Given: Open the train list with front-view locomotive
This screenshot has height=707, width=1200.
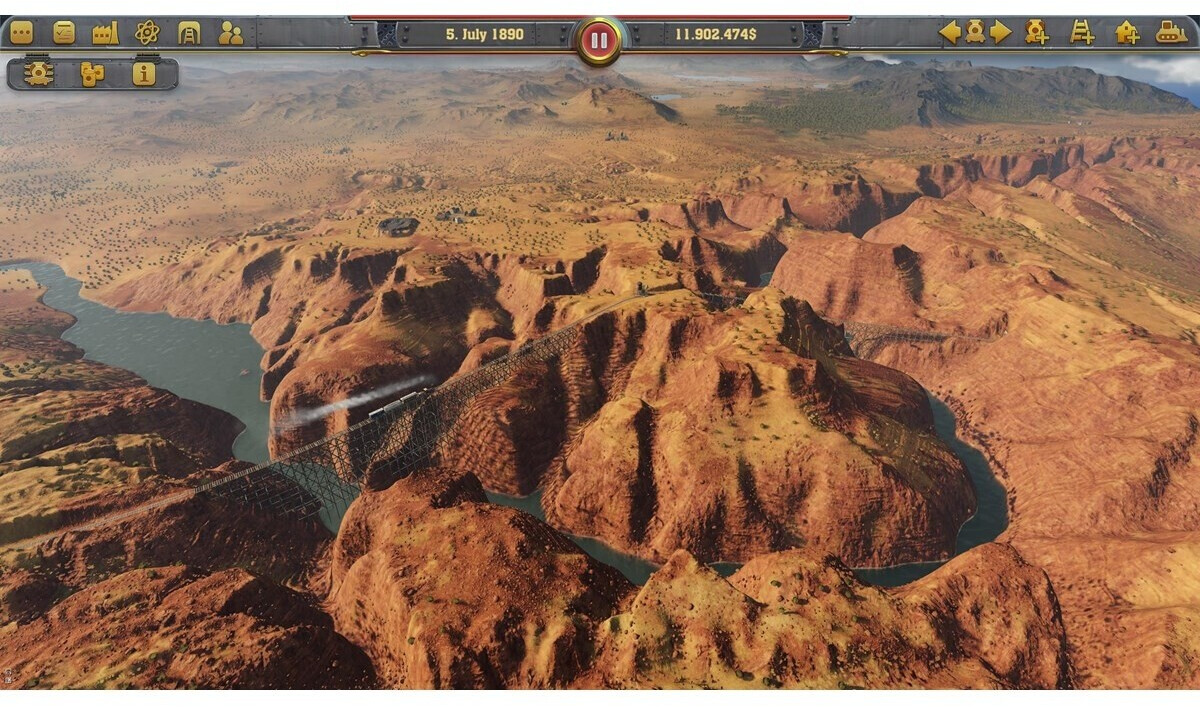Looking at the screenshot, I should coord(39,73).
